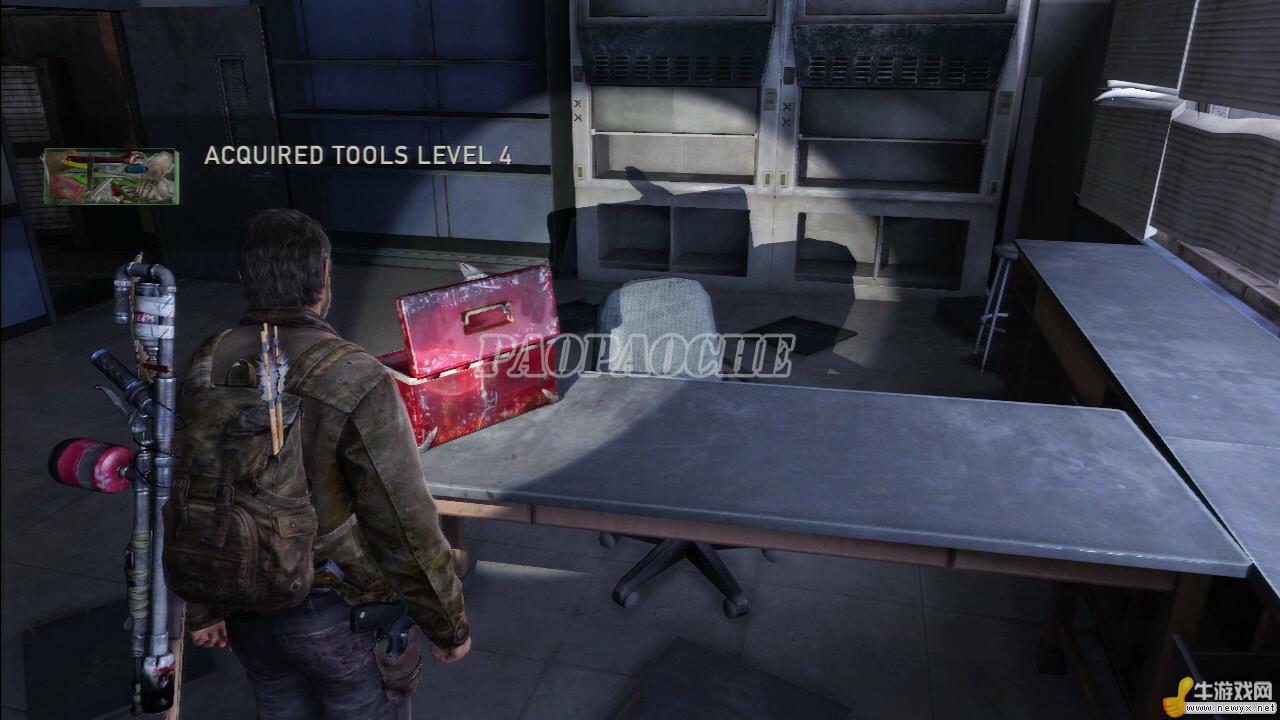
Task: Click the acquired tools notification icon
Action: coord(110,177)
